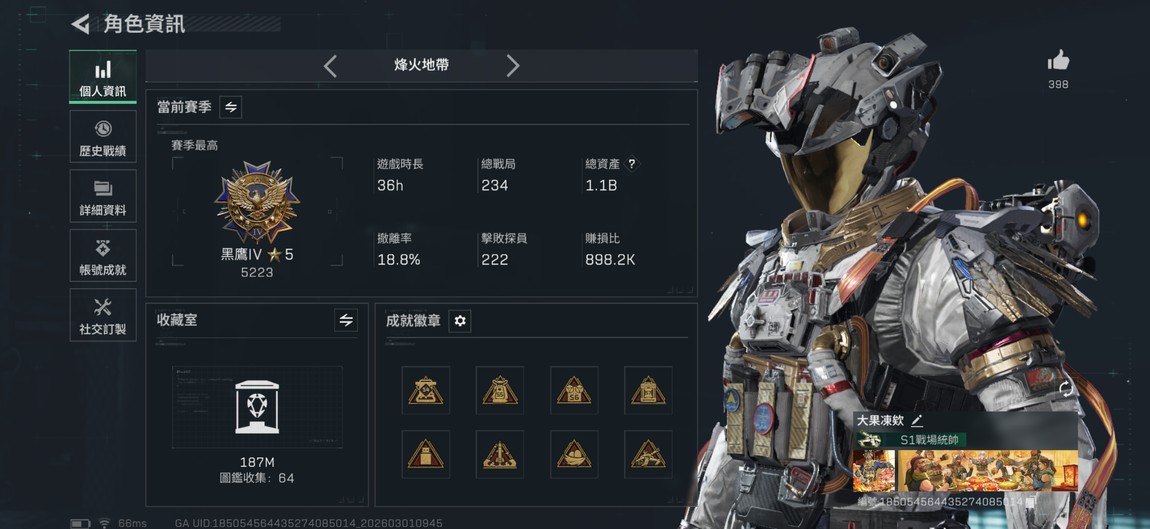Open the 成就徽章 gear settings
The height and width of the screenshot is (529, 1150).
click(460, 321)
